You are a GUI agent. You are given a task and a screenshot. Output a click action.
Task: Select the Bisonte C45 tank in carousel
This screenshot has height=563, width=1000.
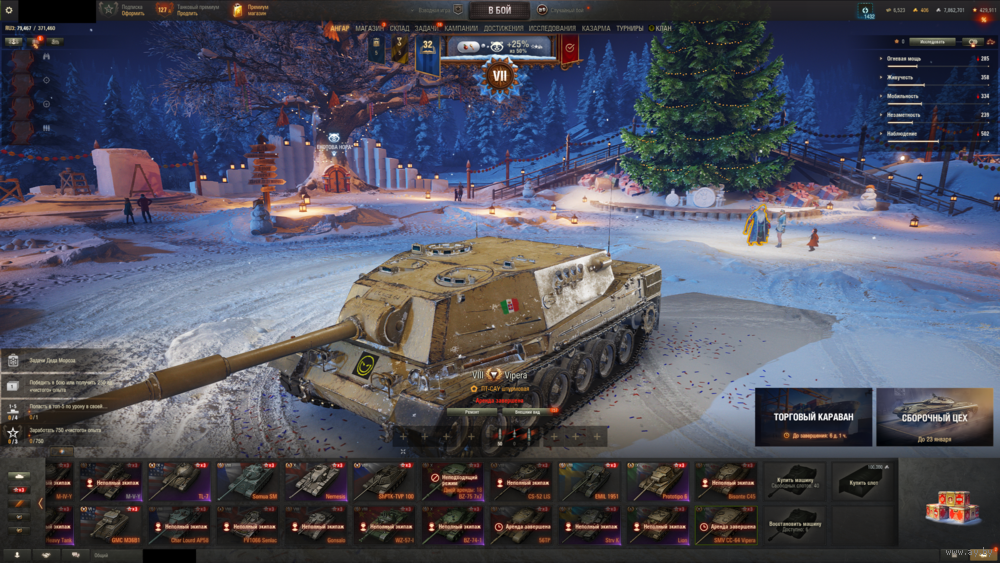(x=728, y=480)
